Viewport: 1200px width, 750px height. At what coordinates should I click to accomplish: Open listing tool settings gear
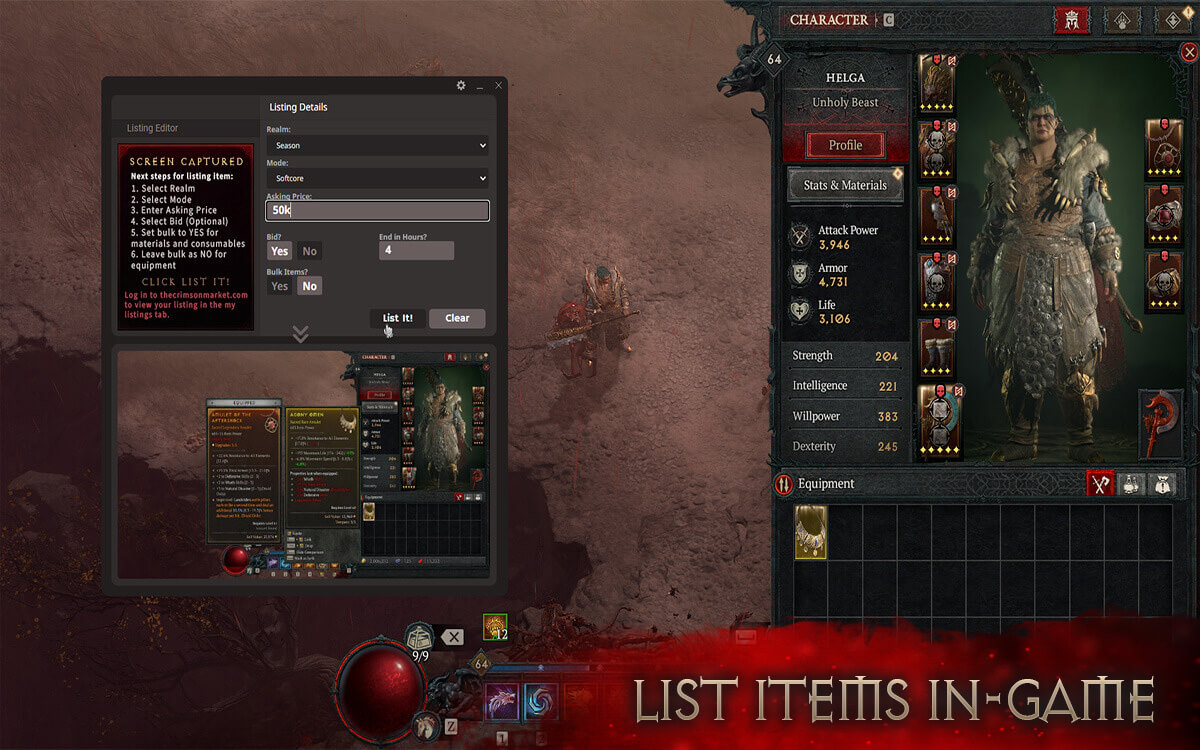click(461, 86)
